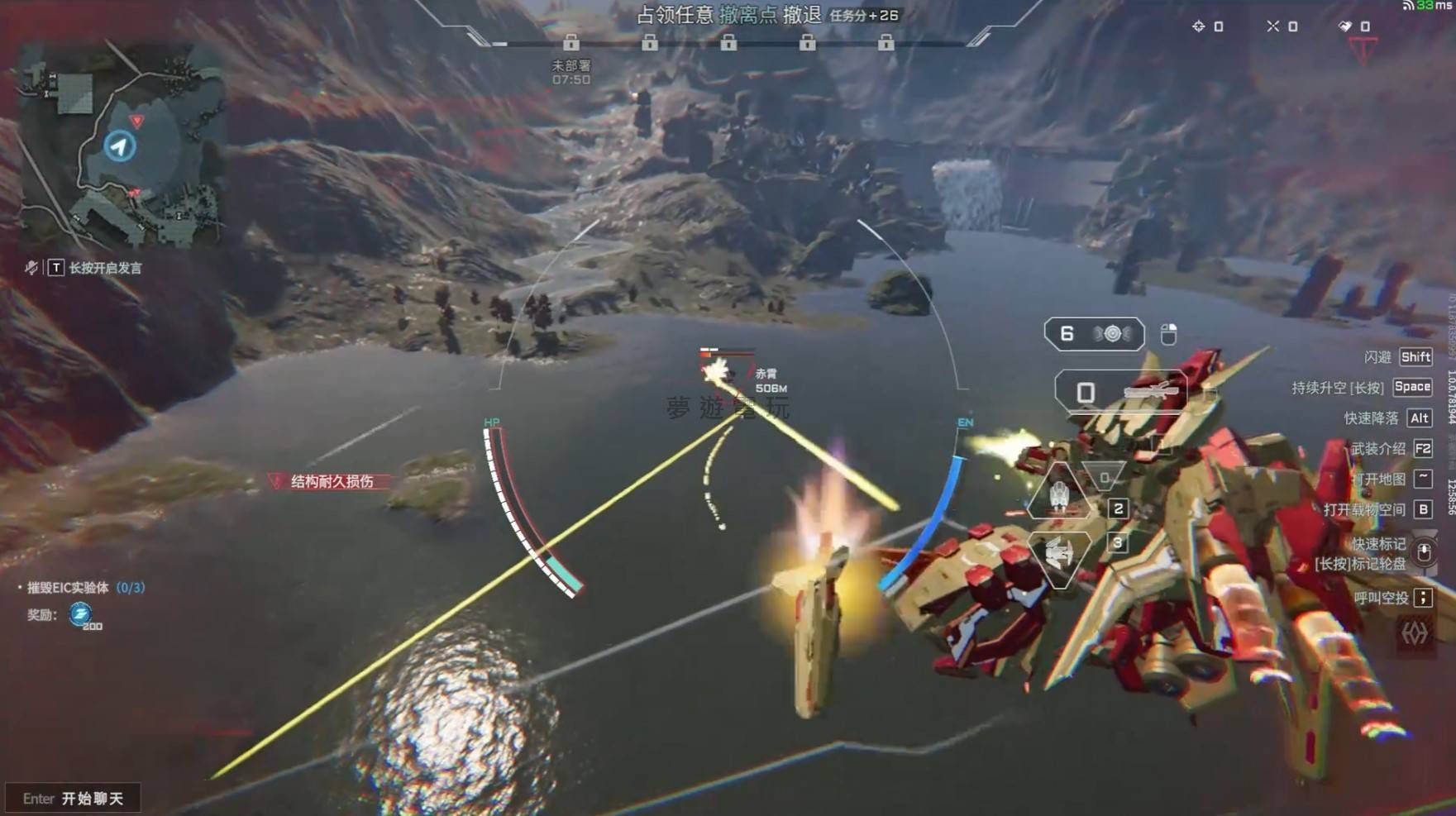The height and width of the screenshot is (816, 1456).
Task: Click the chat box labeled 开始聊天
Action: (73, 798)
